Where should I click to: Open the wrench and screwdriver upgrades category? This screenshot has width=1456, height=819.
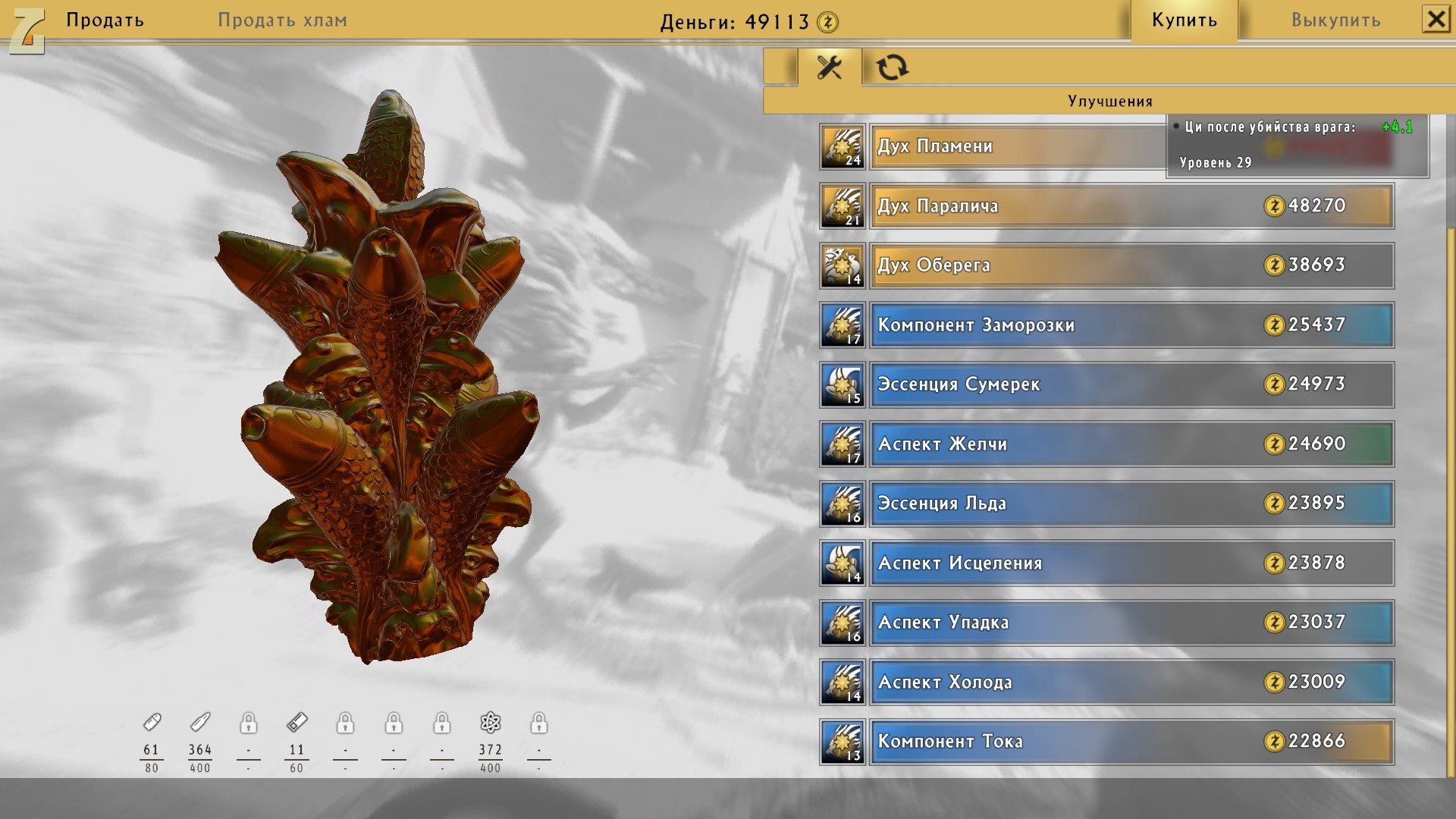pos(830,67)
